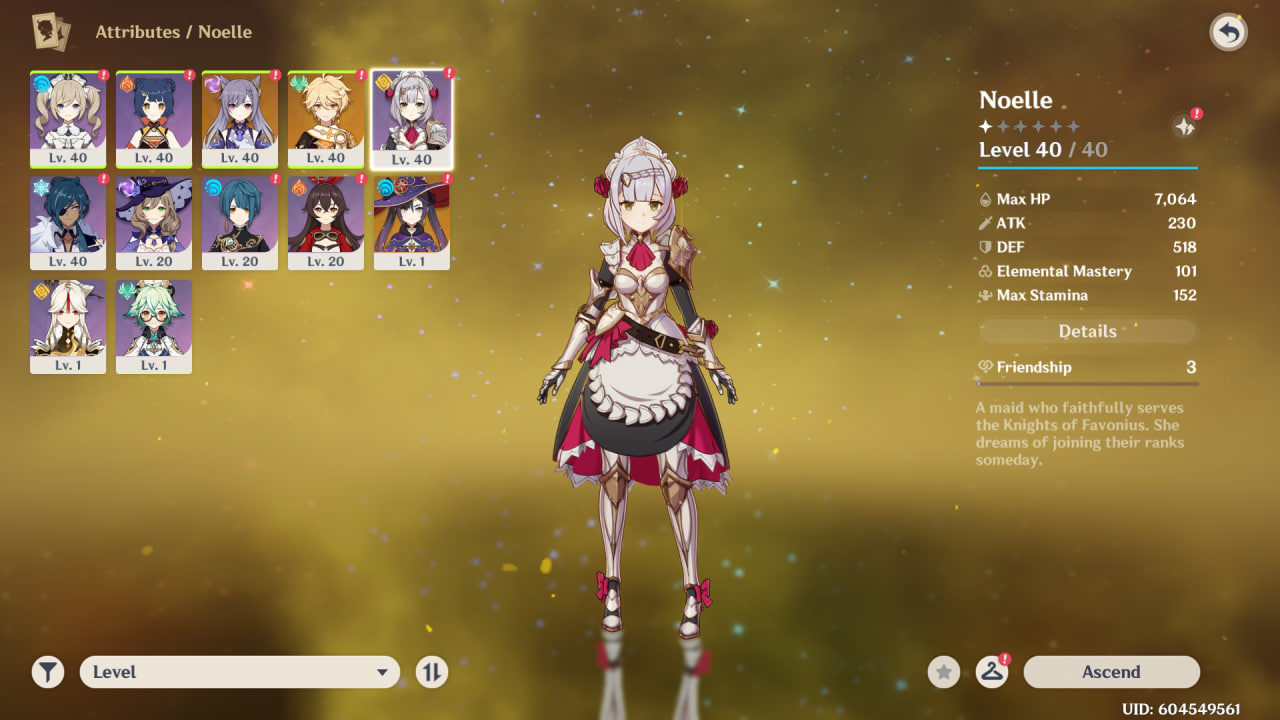The width and height of the screenshot is (1280, 720).
Task: Pick the blond Traveler portrait
Action: pyautogui.click(x=326, y=119)
